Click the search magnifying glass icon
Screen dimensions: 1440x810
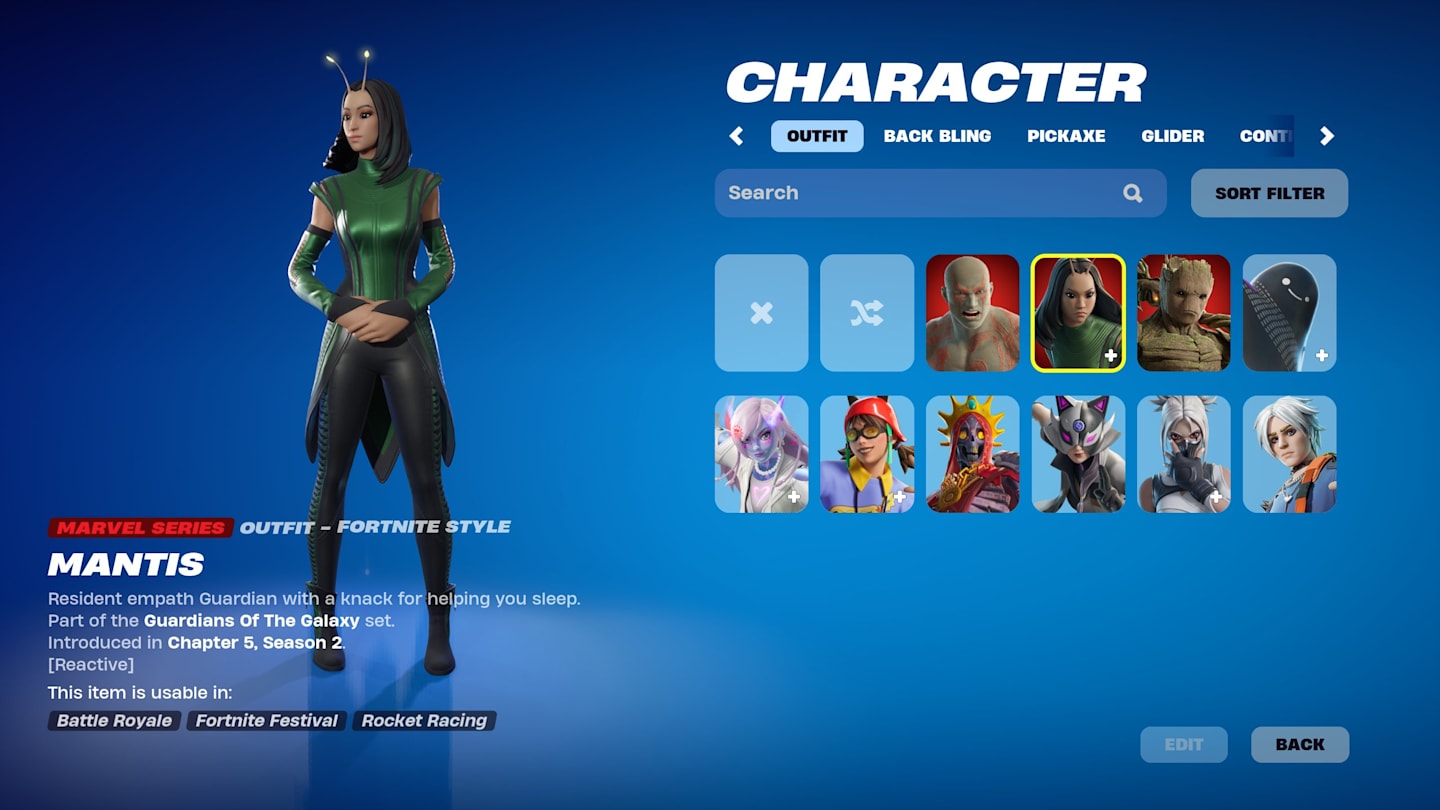(x=1133, y=192)
